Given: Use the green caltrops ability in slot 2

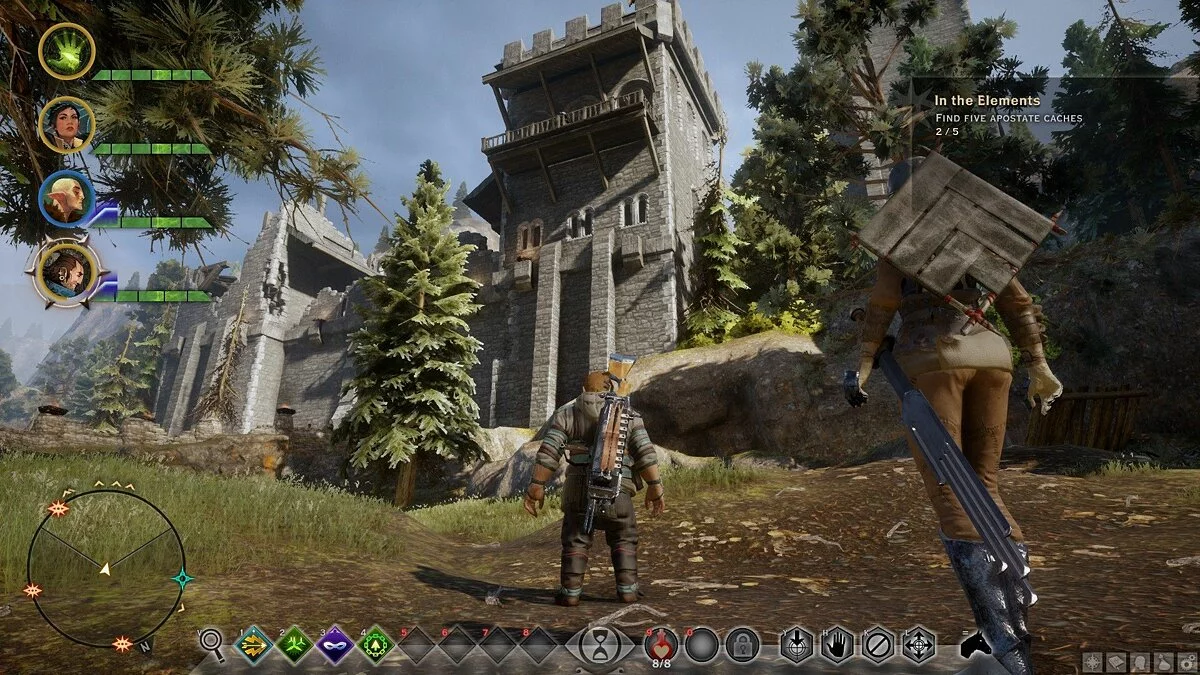Looking at the screenshot, I should (294, 645).
